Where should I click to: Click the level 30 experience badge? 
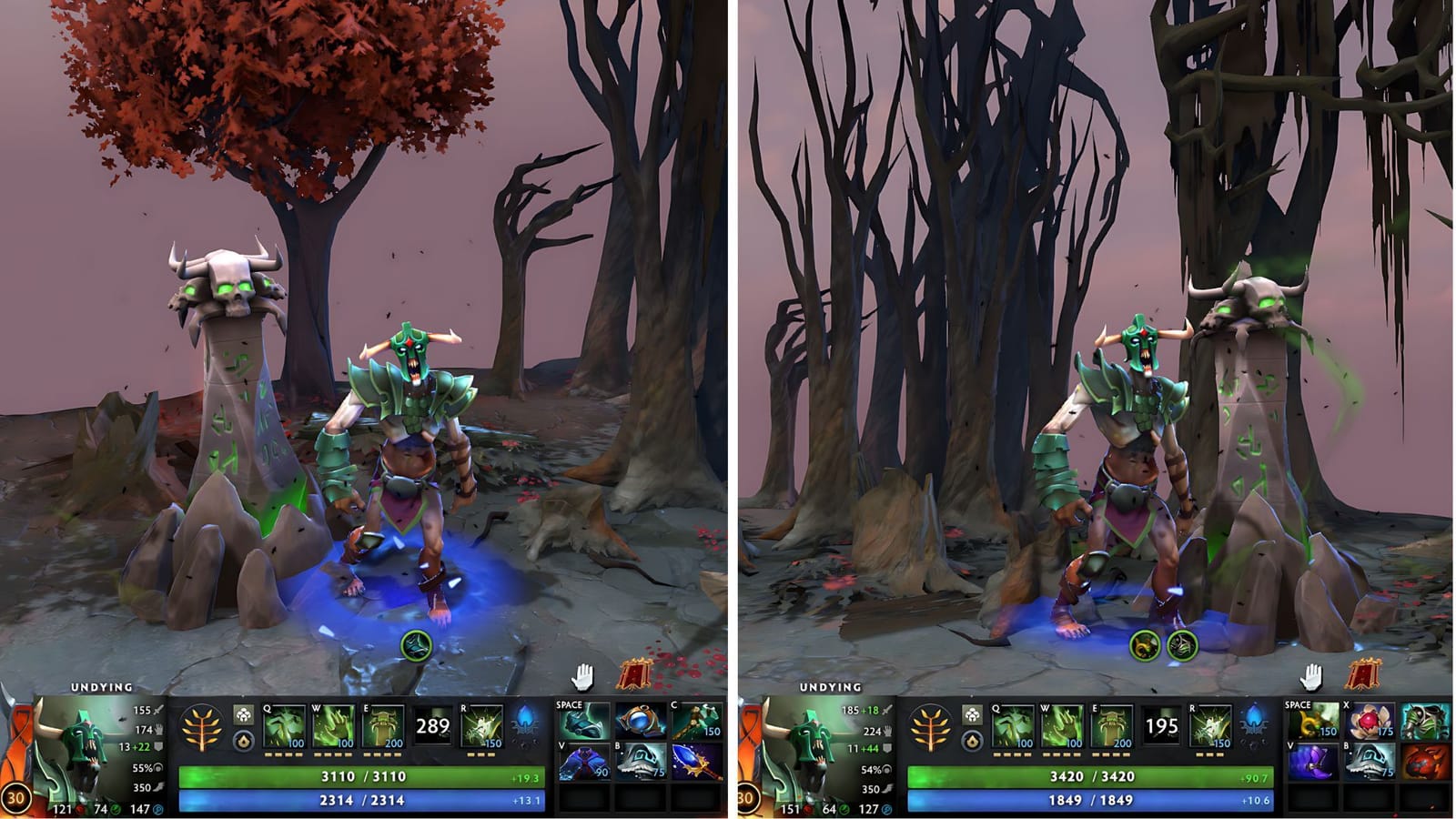(x=18, y=796)
